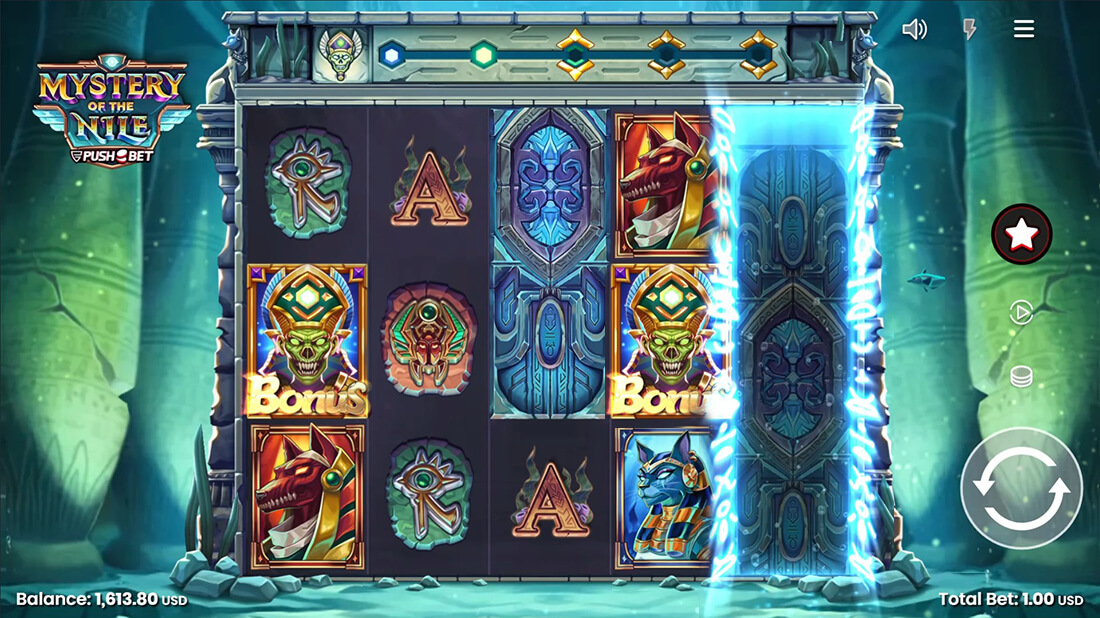Toggle the sound speaker icon
The width and height of the screenshot is (1100, 618).
coord(914,29)
